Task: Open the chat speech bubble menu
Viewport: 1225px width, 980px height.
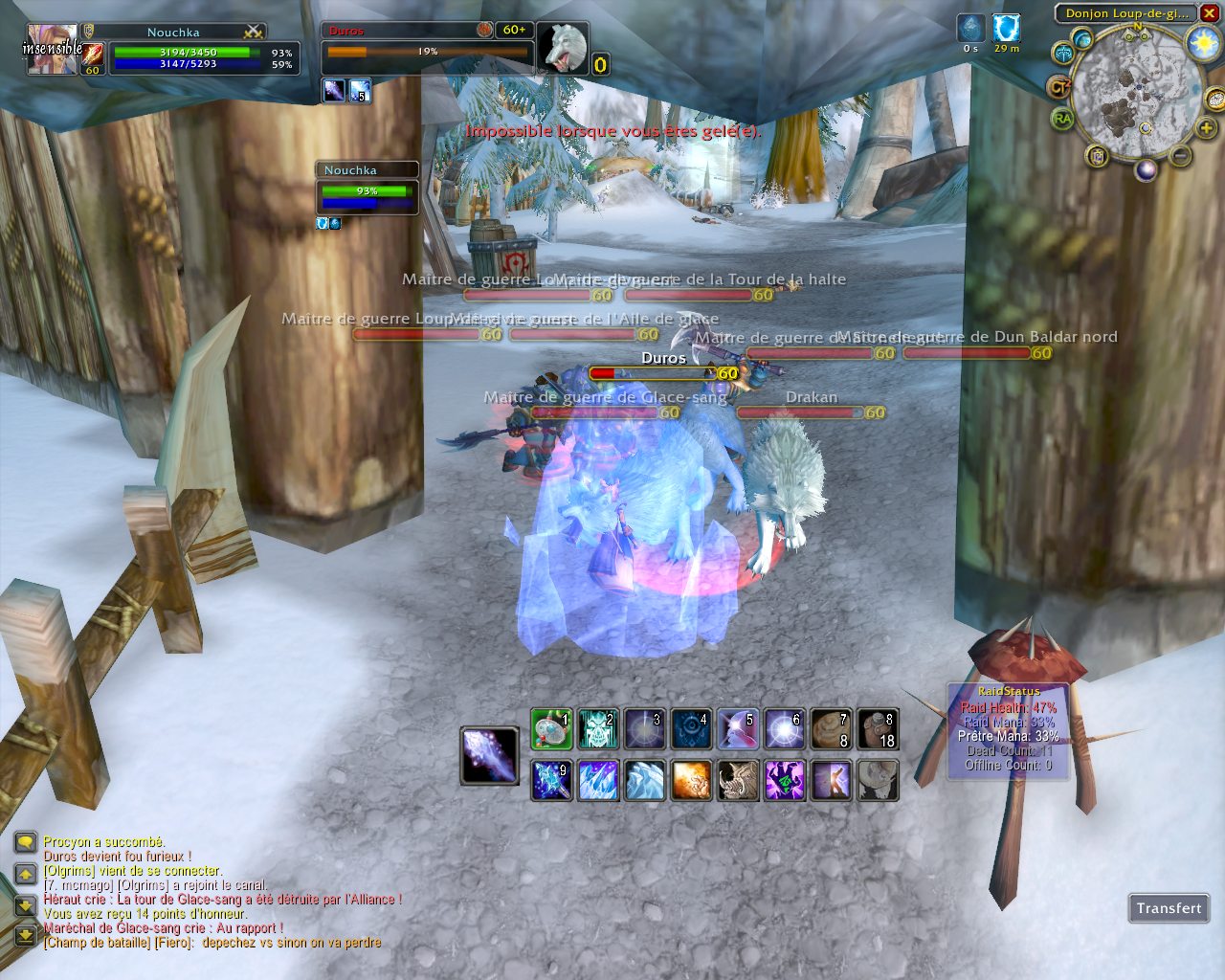Action: point(26,843)
